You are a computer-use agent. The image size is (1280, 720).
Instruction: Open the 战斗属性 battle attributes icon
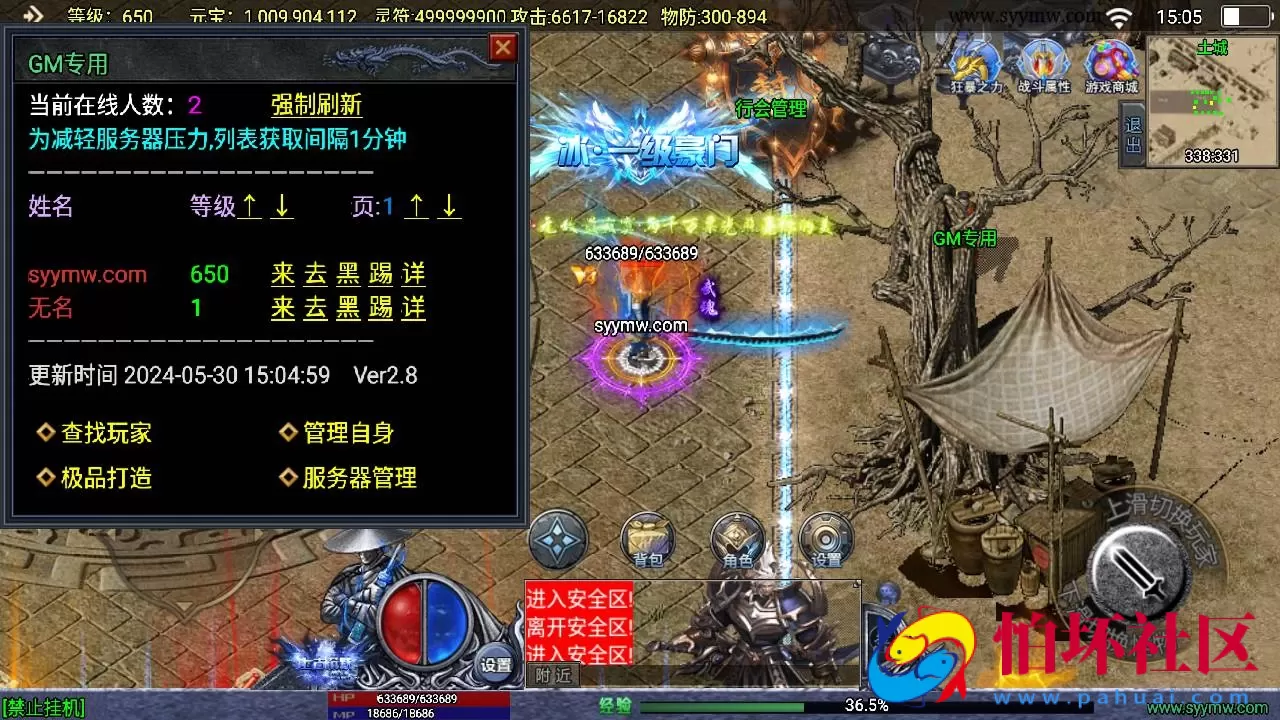[1042, 62]
